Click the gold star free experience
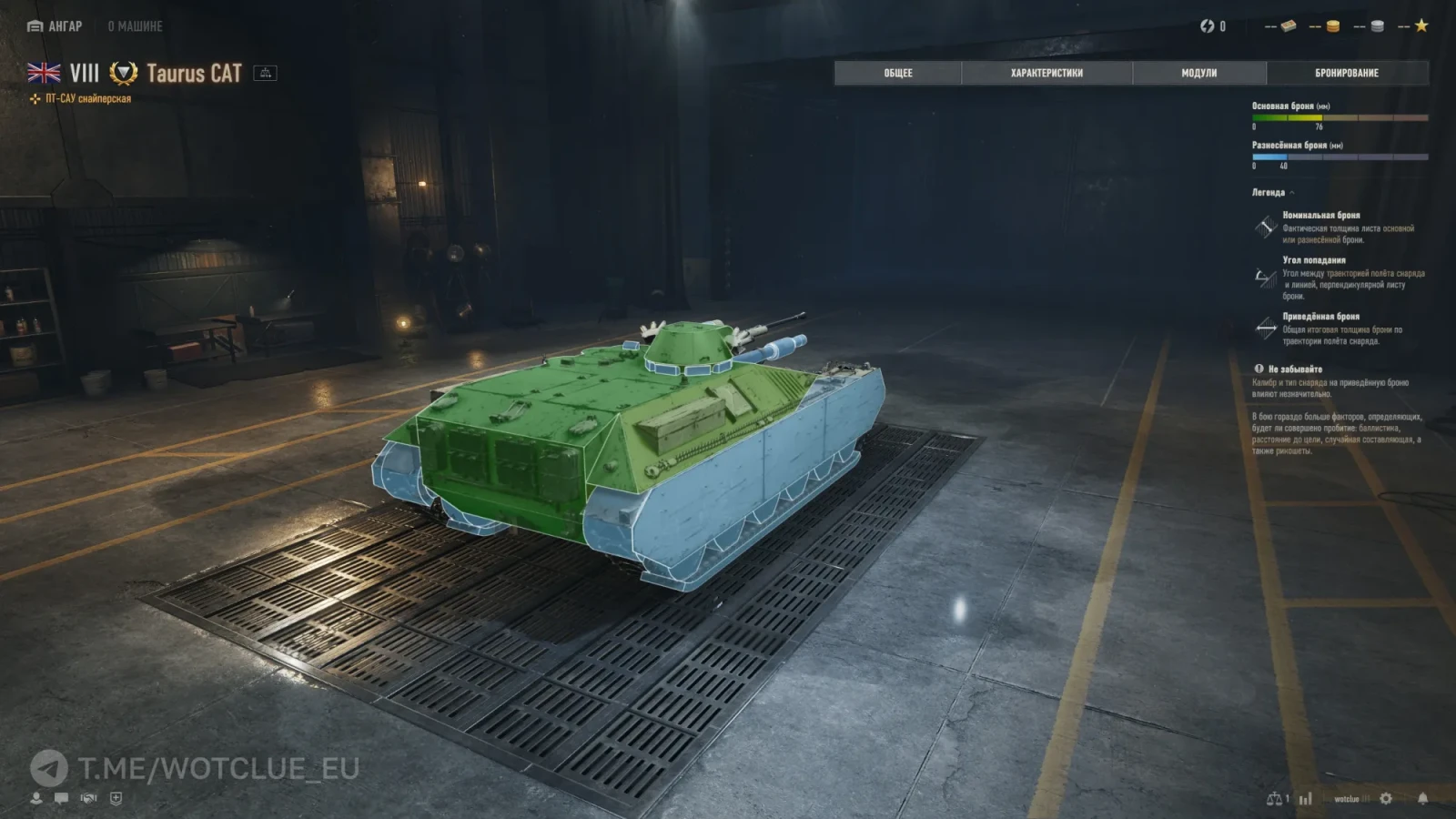The image size is (1456, 819). pos(1421,26)
